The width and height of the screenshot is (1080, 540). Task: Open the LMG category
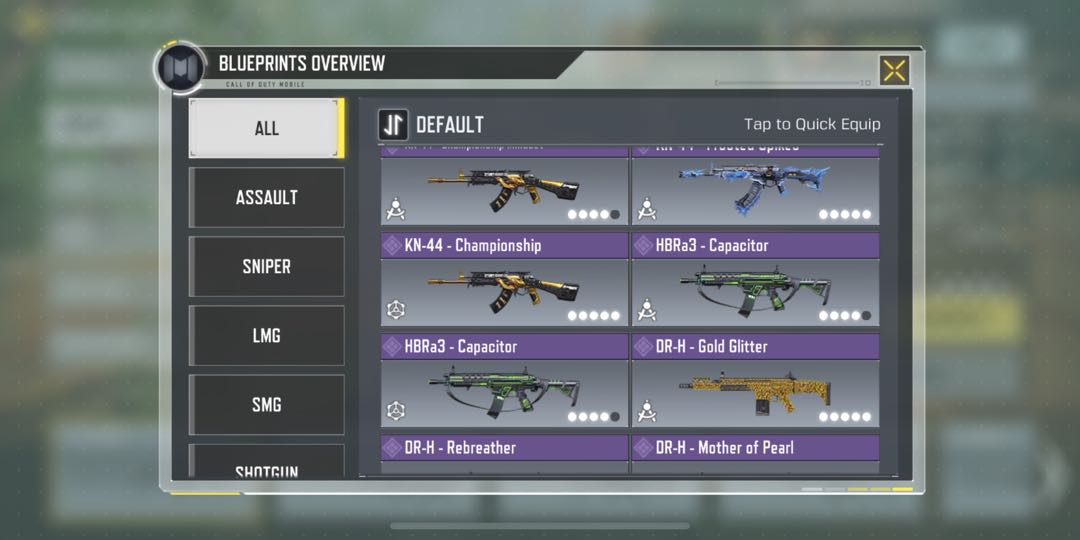coord(266,335)
